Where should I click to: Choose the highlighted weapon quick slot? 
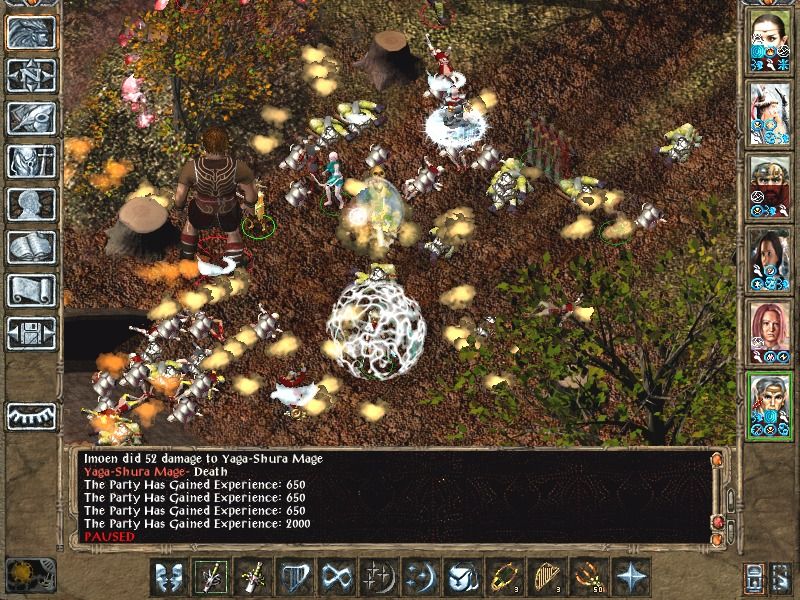(x=210, y=577)
